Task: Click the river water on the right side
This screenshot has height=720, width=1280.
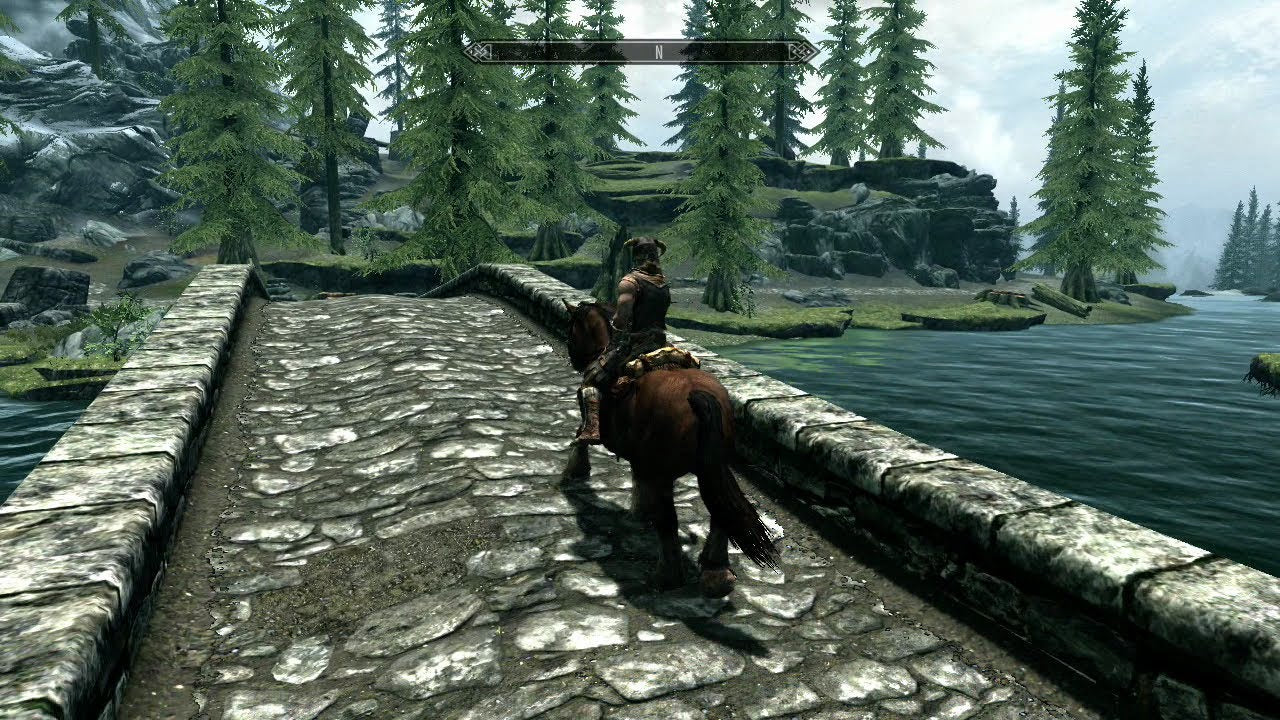Action: [x=1150, y=420]
